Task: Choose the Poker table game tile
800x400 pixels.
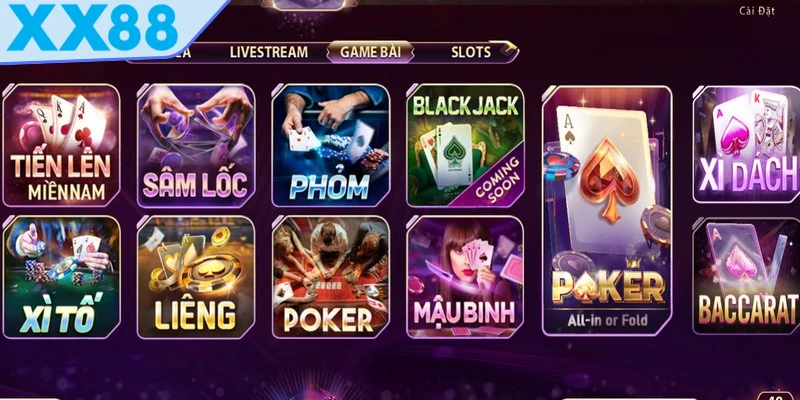Action: 330,277
